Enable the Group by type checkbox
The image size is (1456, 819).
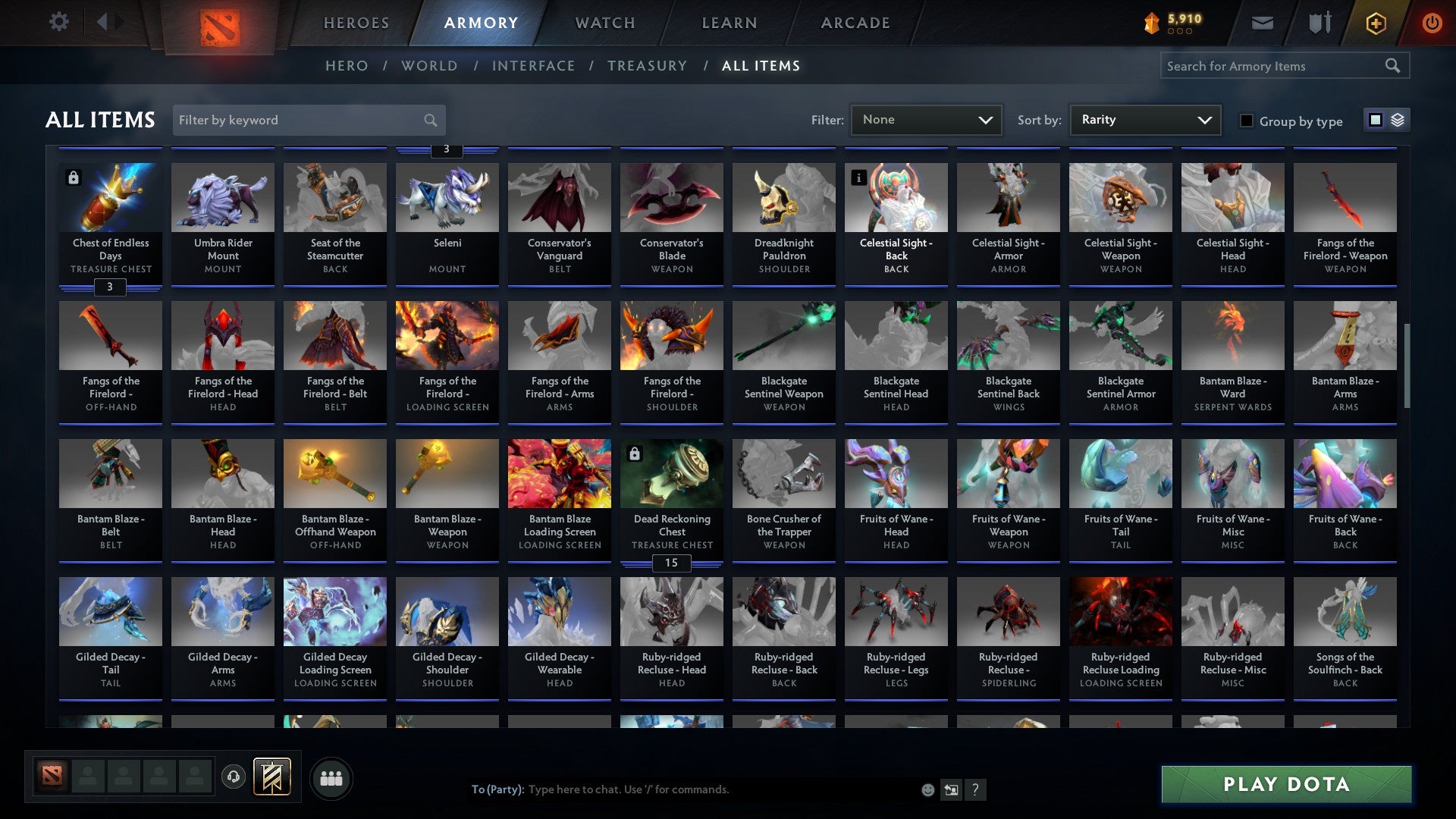1247,121
